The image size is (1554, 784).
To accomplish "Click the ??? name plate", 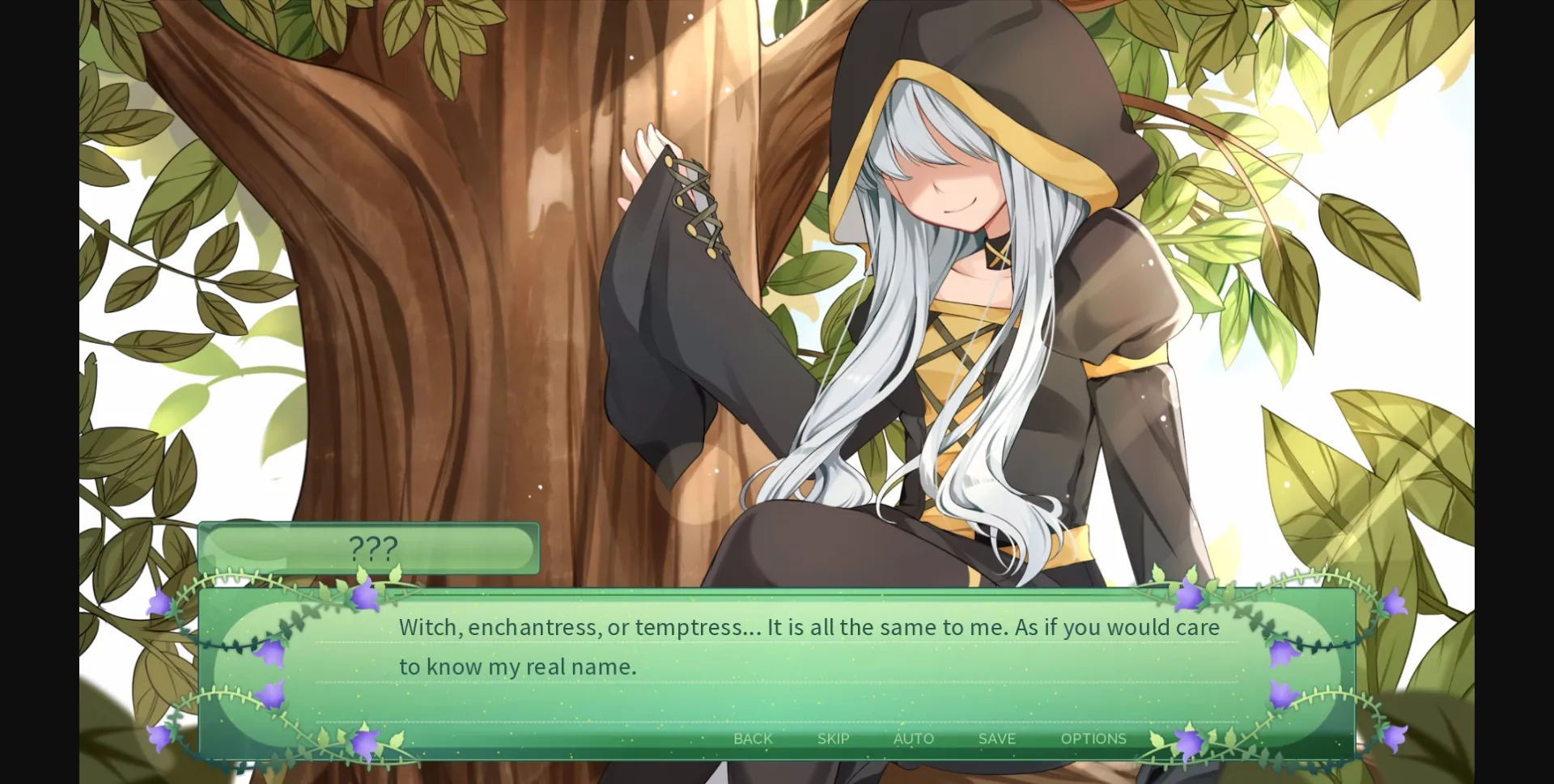I will [x=371, y=549].
